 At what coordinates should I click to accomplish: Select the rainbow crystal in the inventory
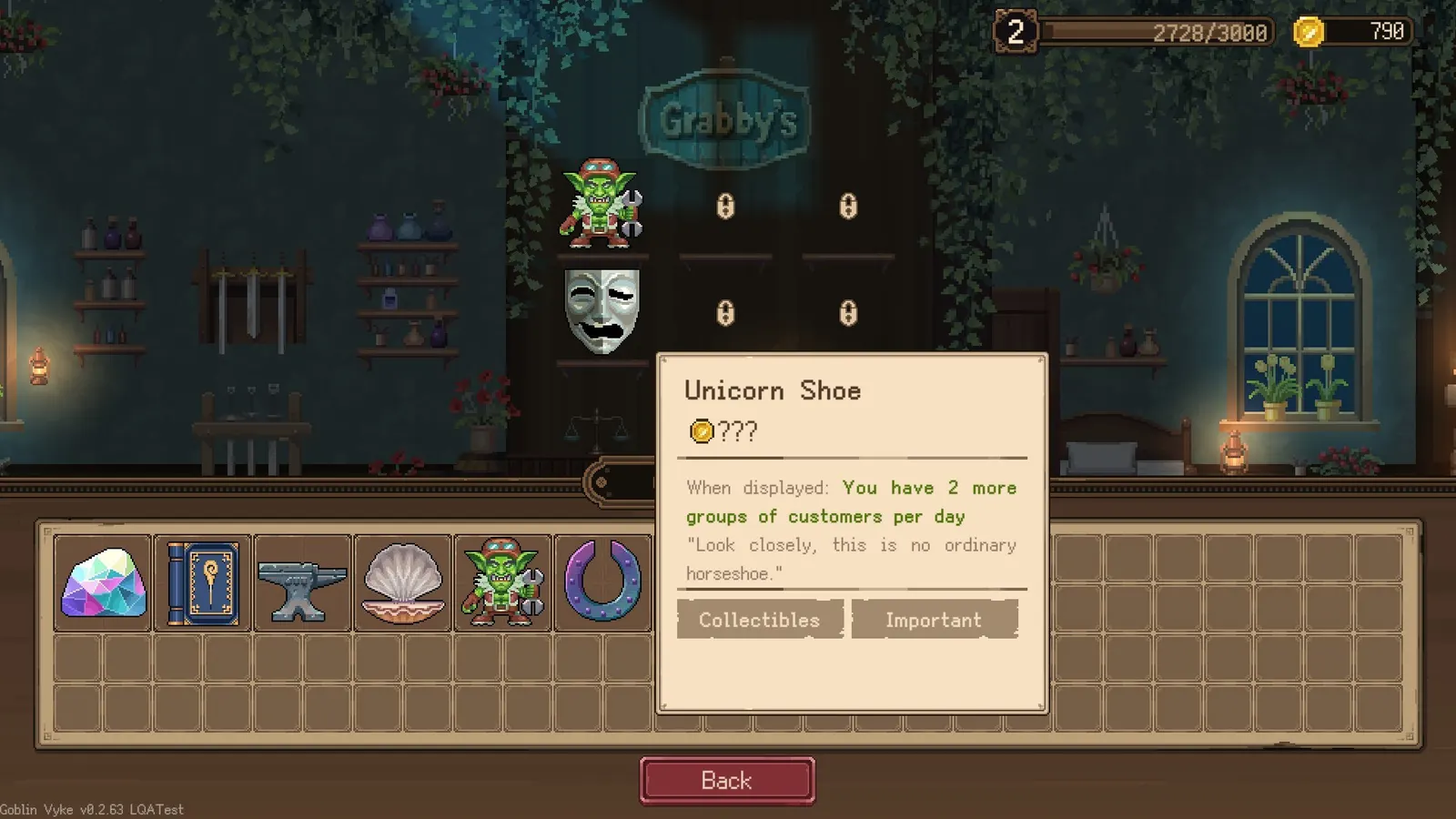(x=102, y=582)
